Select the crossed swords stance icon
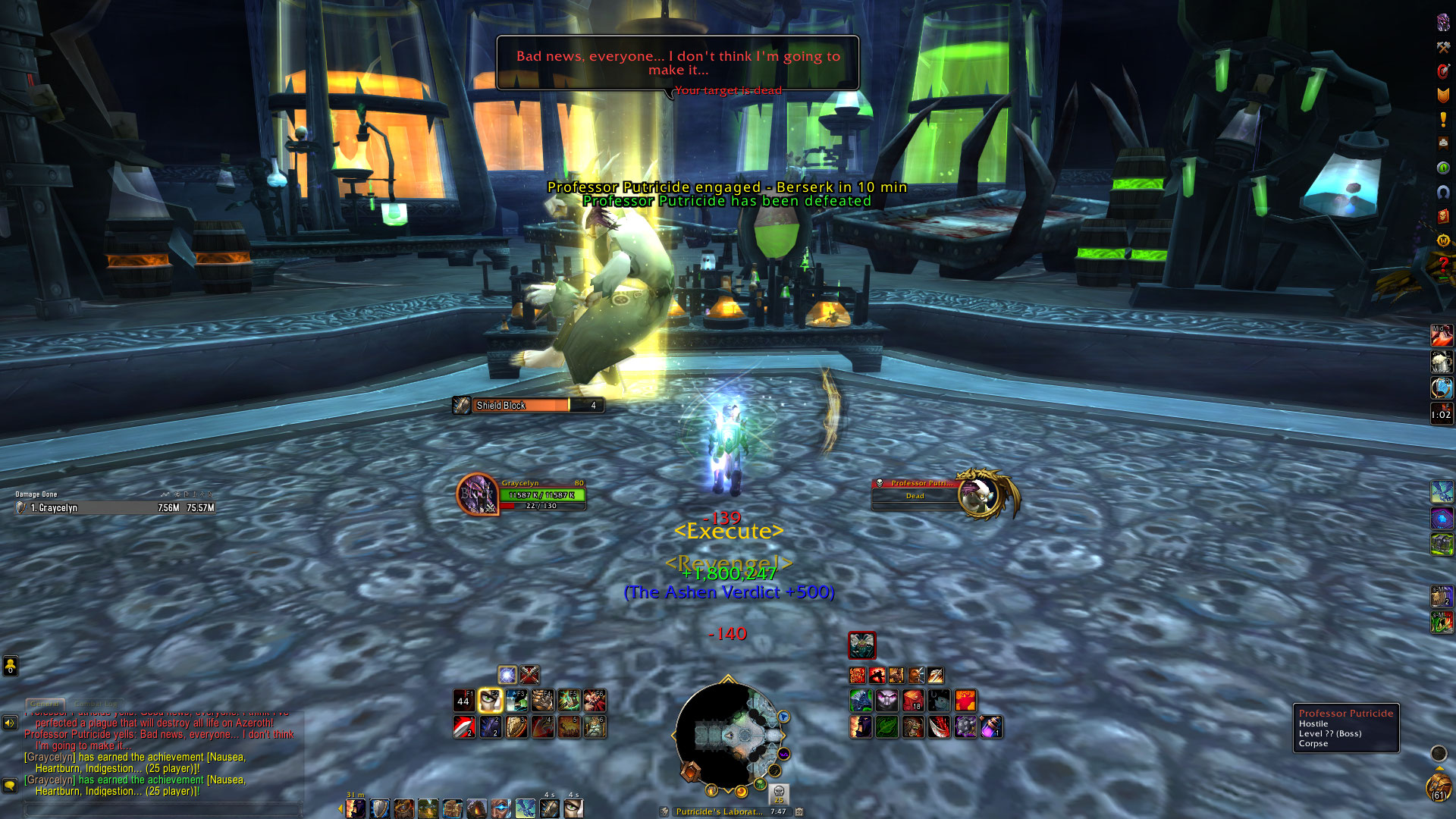The width and height of the screenshot is (1456, 819). pos(530,674)
